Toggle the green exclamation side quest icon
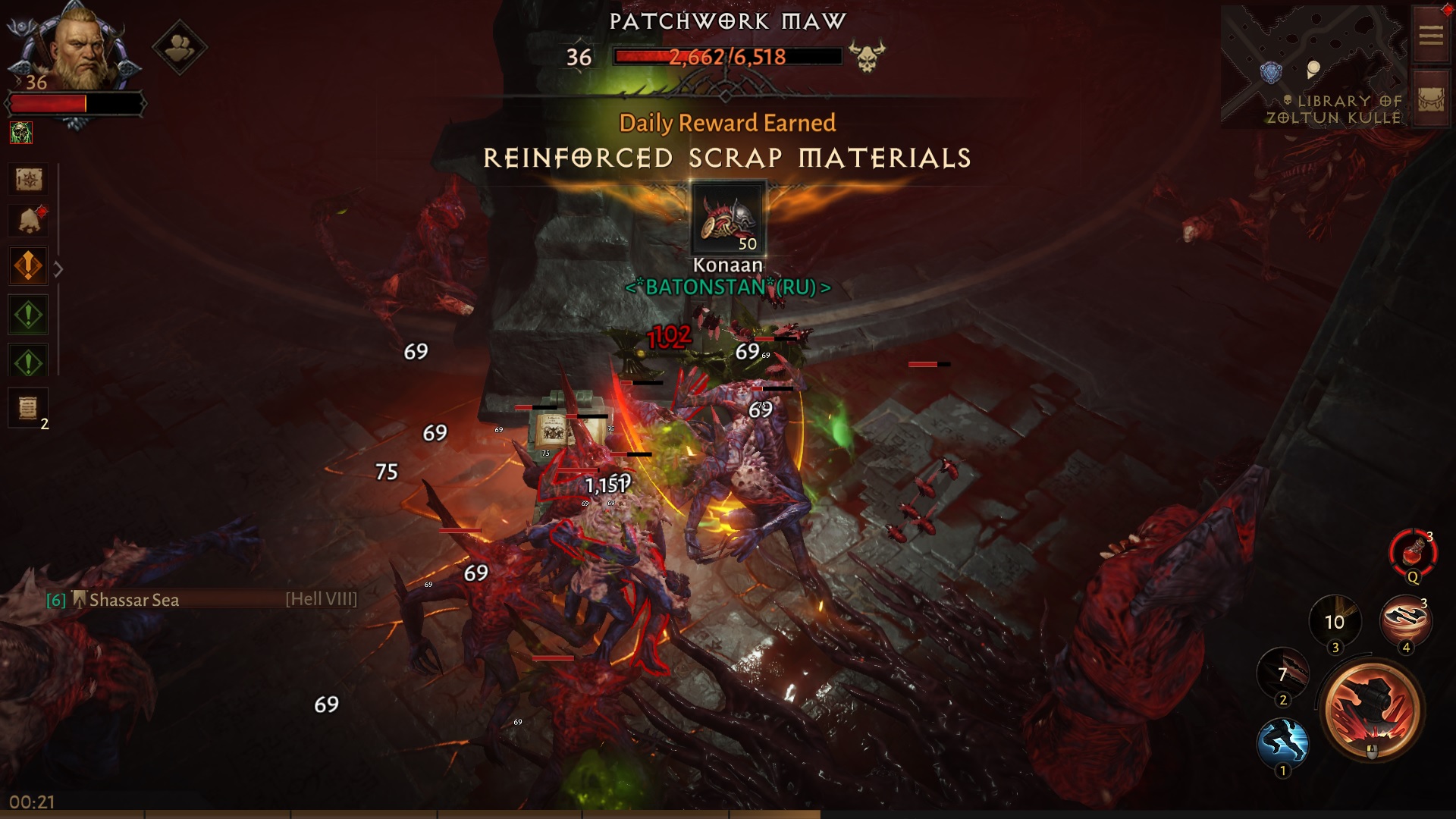The image size is (1456, 819). pyautogui.click(x=28, y=314)
